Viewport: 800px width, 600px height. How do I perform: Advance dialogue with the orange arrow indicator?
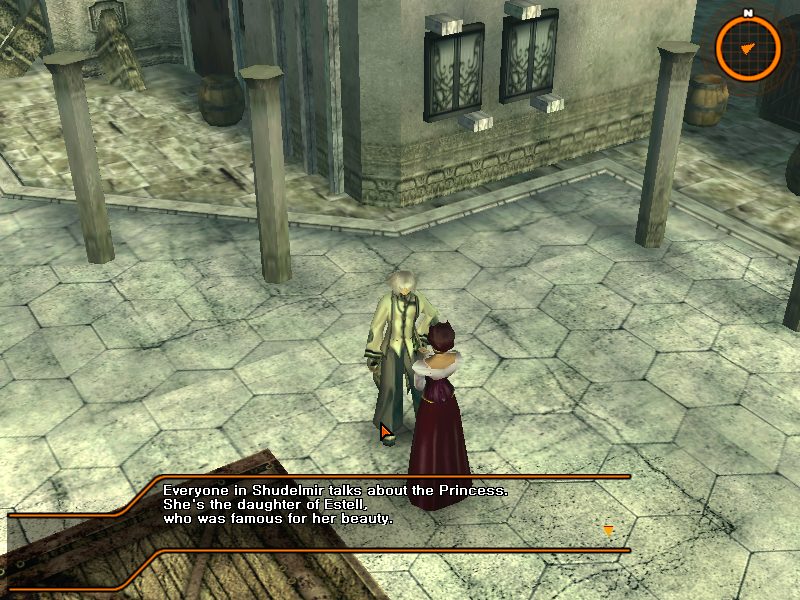point(606,529)
